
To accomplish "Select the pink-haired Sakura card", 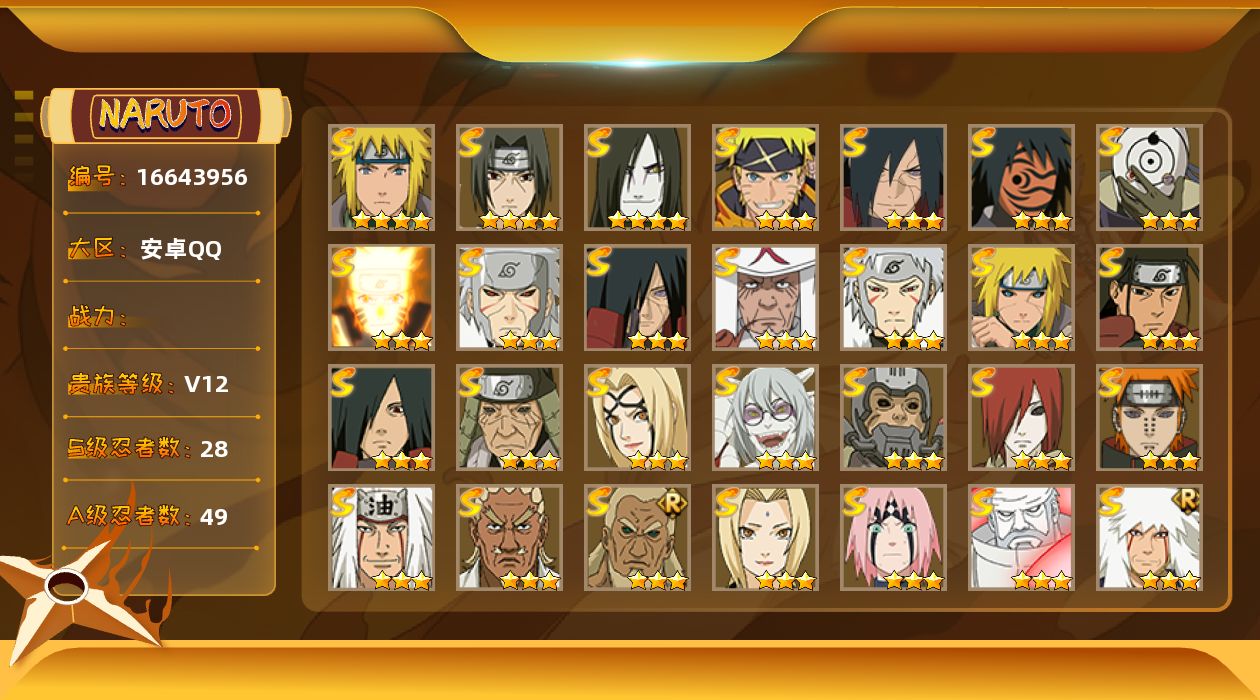I will tap(894, 538).
